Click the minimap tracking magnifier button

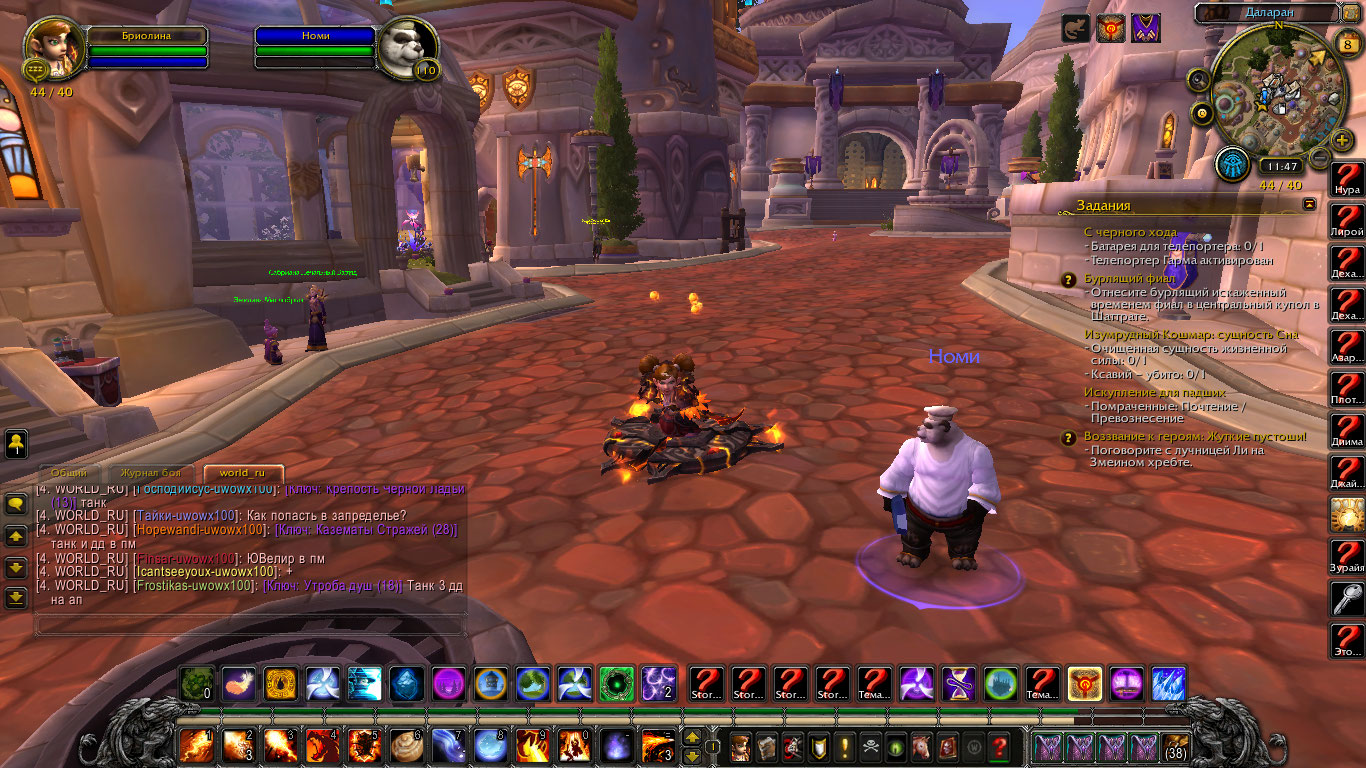point(1198,80)
